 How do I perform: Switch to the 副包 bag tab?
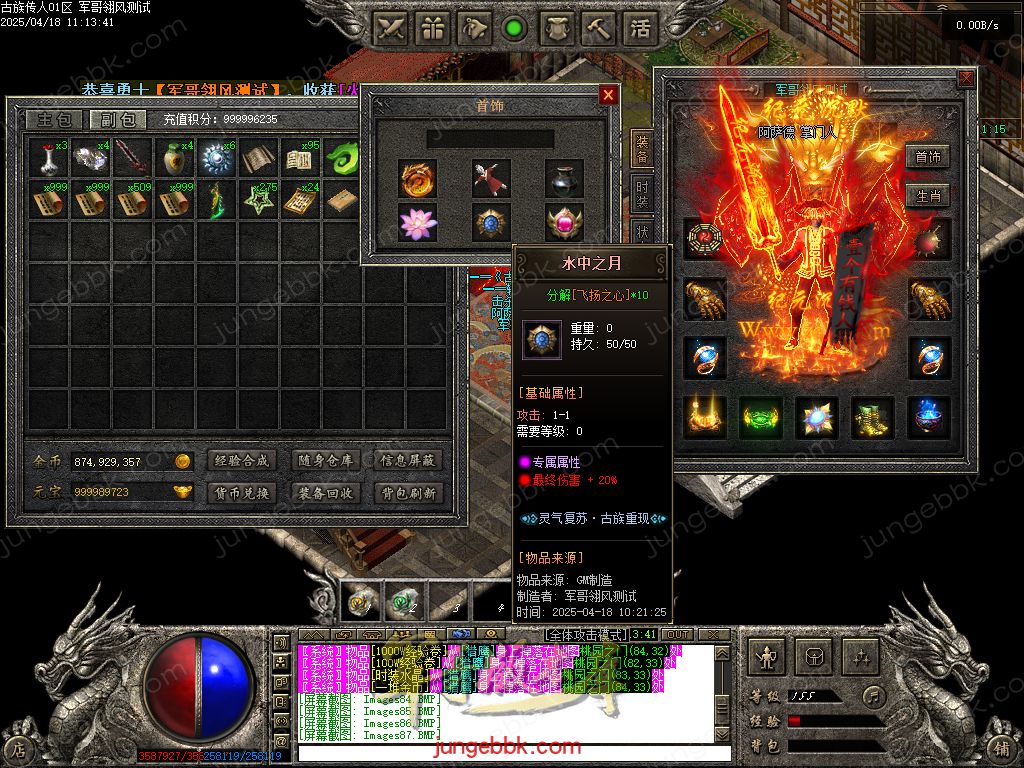pos(118,120)
